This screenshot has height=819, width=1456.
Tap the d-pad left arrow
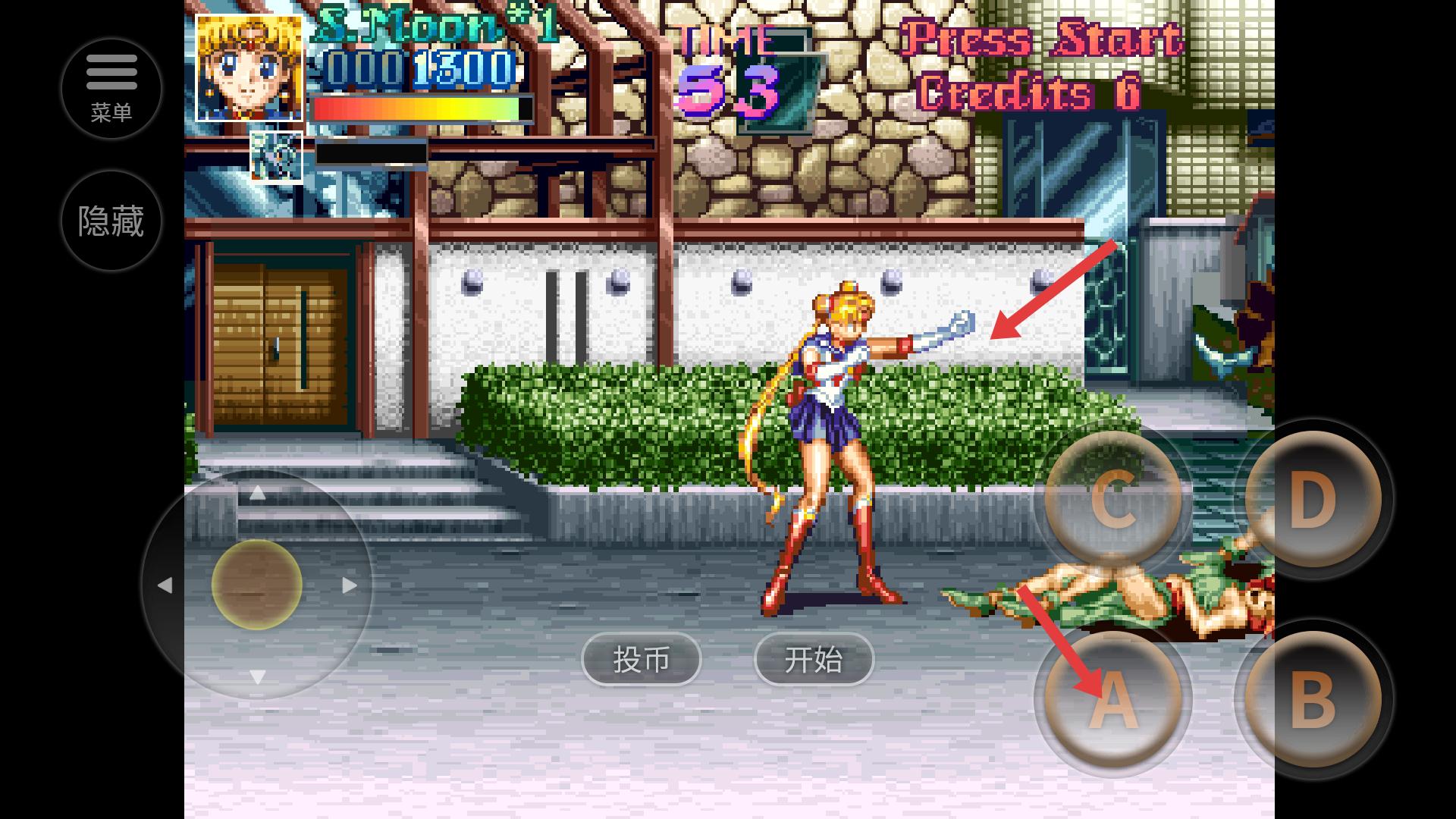[165, 585]
